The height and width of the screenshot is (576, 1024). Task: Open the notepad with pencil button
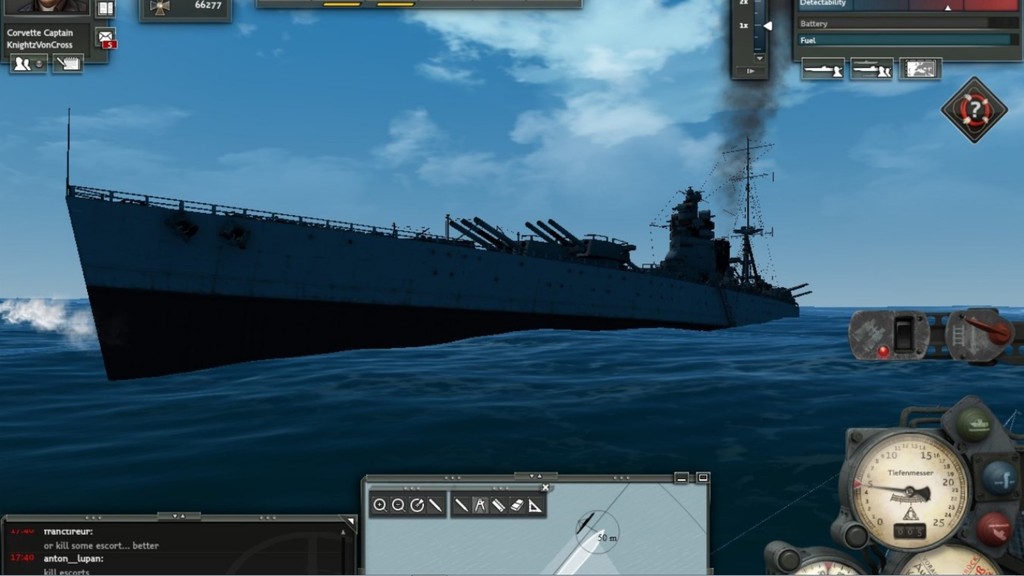pos(67,64)
